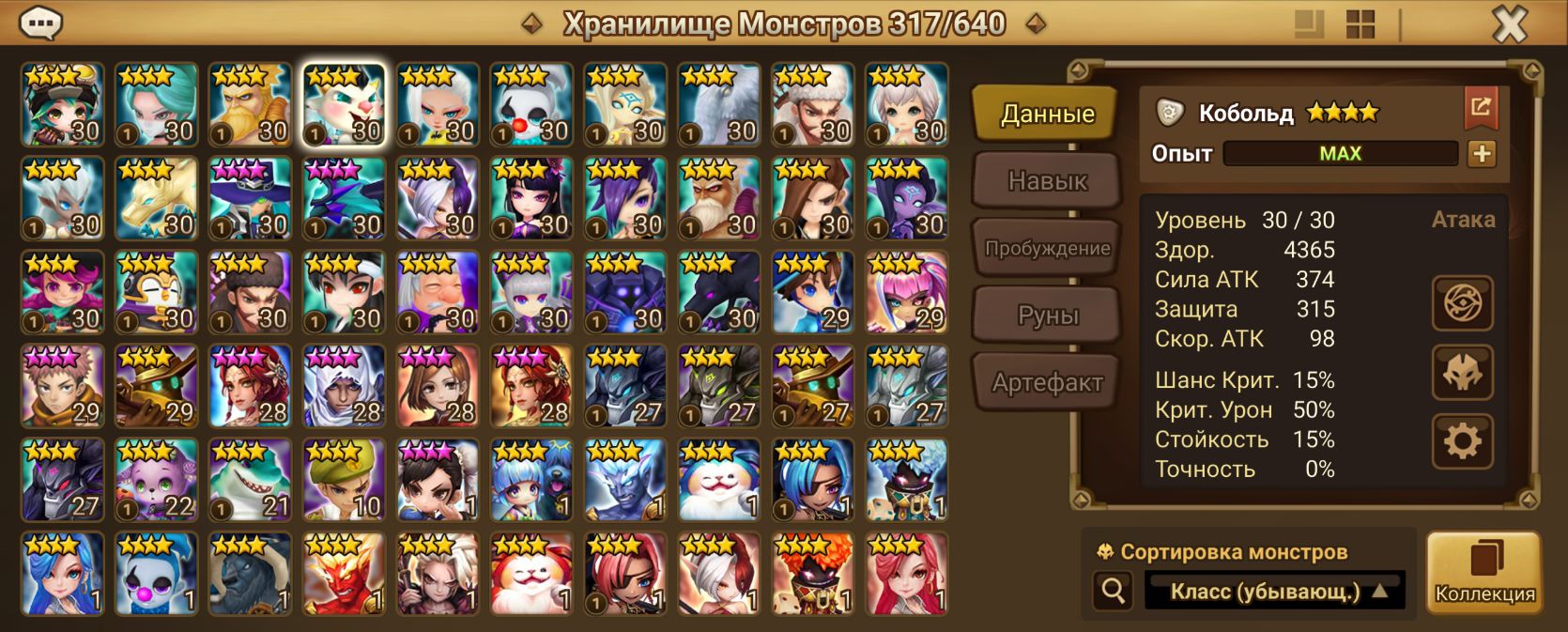Select the level 10 green-capped soldier monster
This screenshot has width=1568, height=632.
(344, 480)
